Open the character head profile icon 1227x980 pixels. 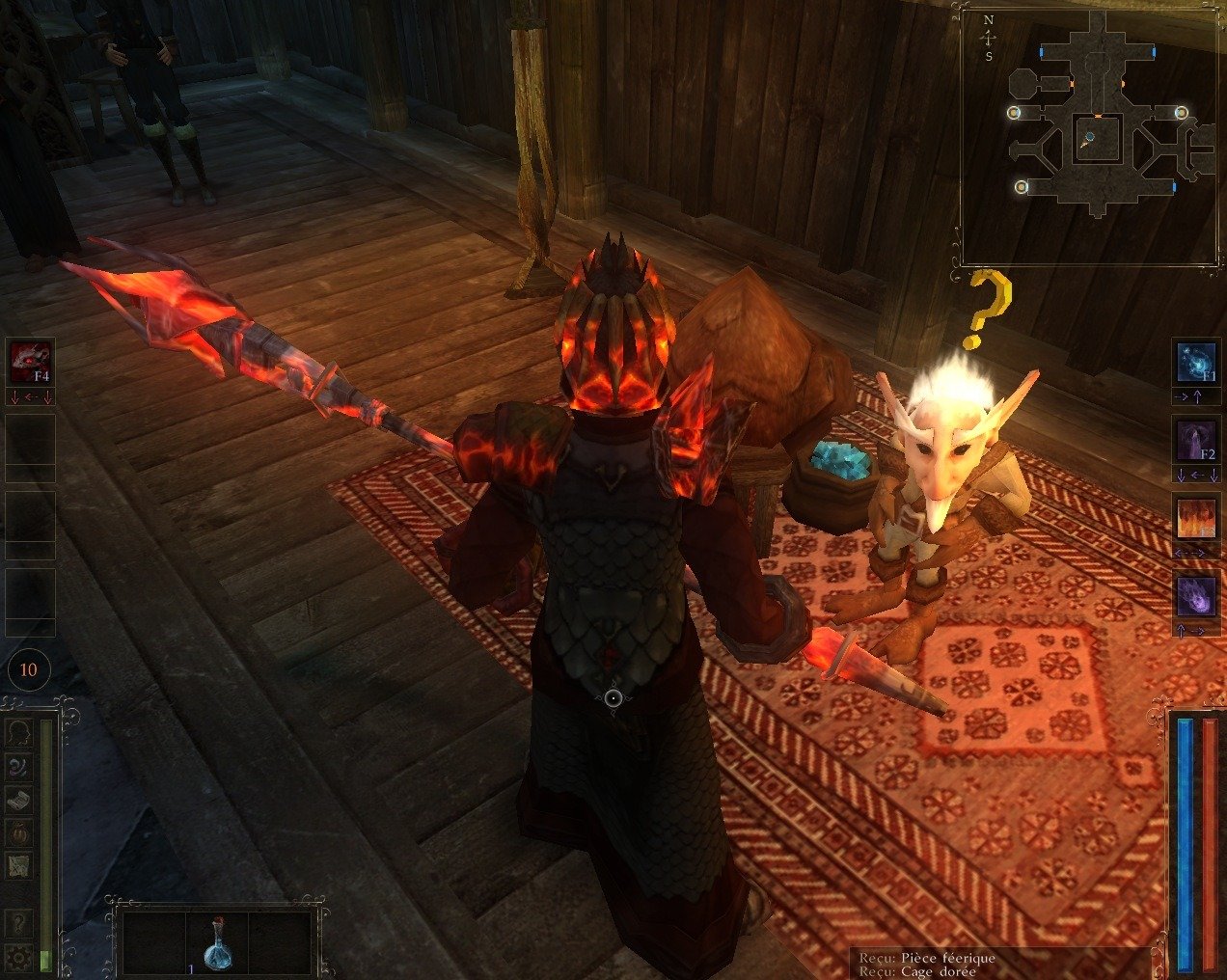[18, 734]
